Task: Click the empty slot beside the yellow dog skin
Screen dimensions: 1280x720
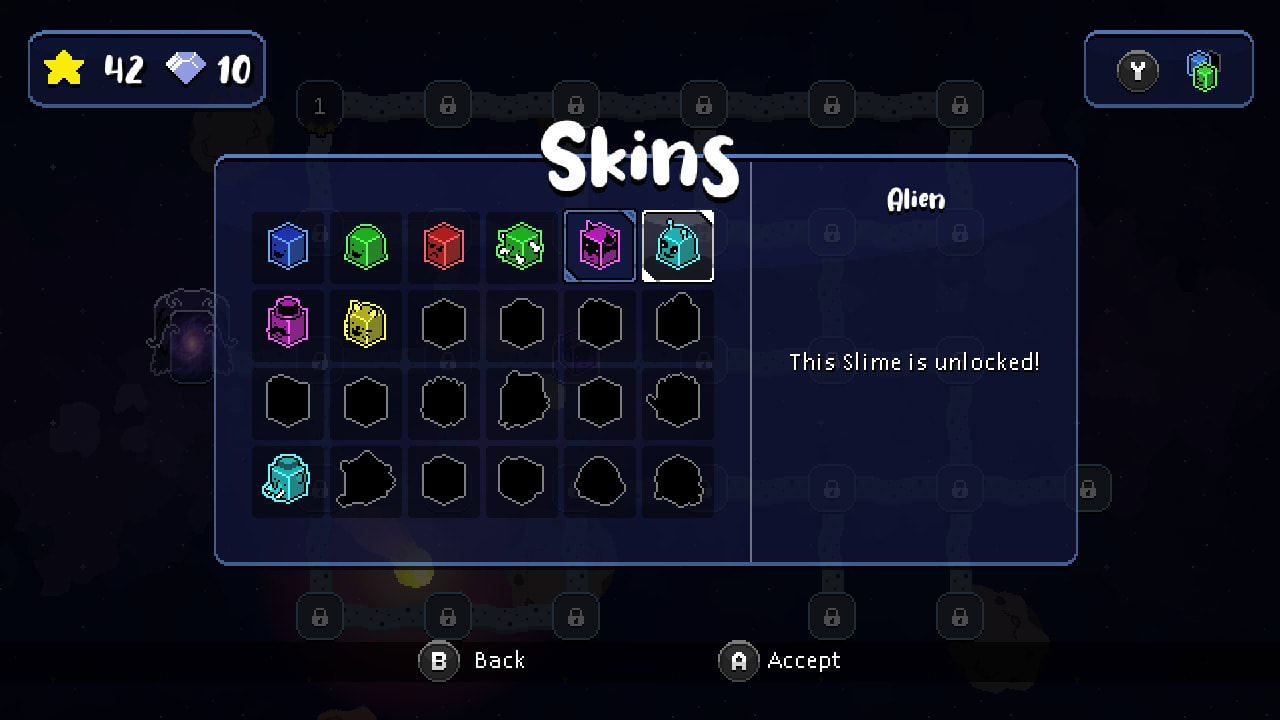Action: coord(443,324)
